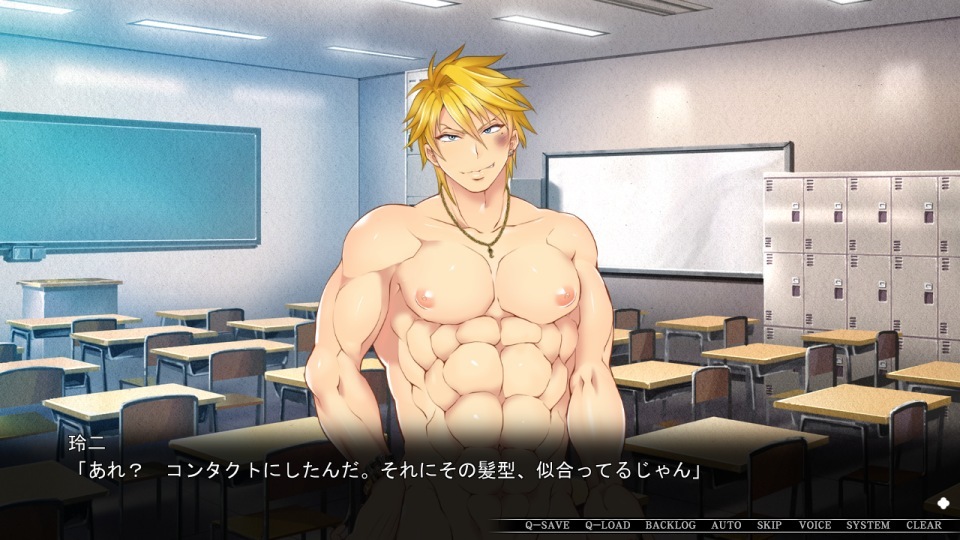
Task: Enable AUTO text advance
Action: pyautogui.click(x=726, y=525)
